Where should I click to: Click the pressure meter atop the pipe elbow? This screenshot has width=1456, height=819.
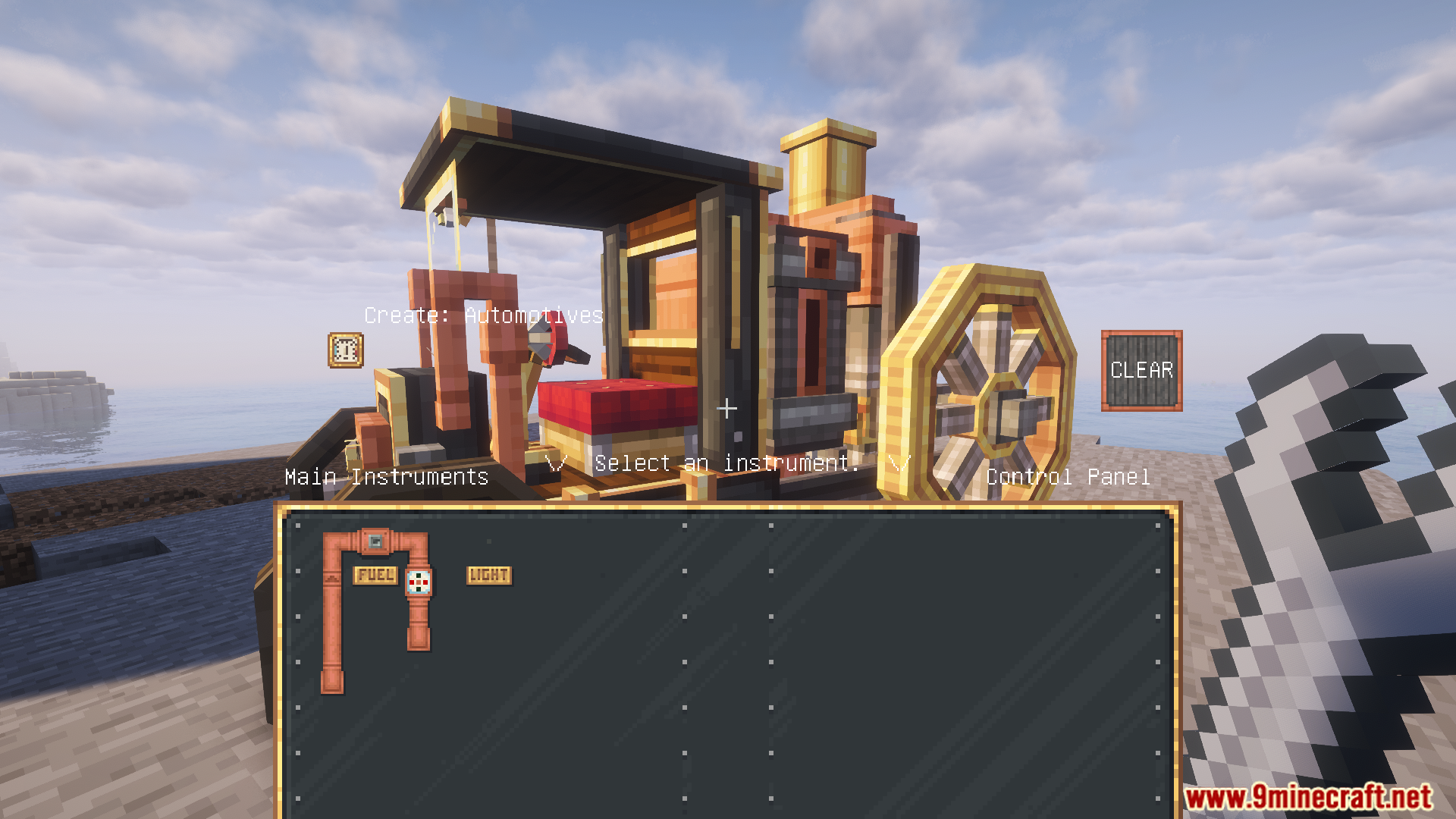pos(377,541)
